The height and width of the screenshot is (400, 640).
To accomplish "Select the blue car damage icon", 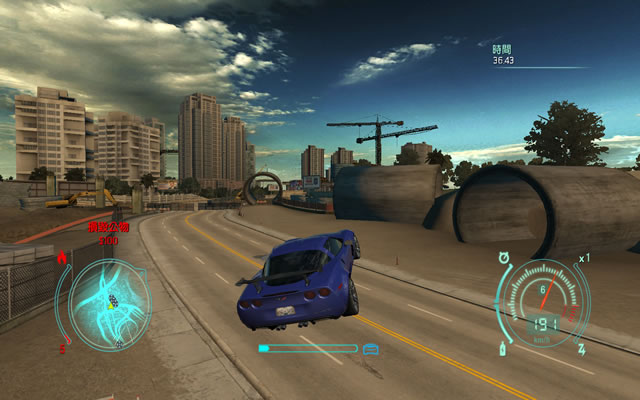I will pyautogui.click(x=371, y=348).
